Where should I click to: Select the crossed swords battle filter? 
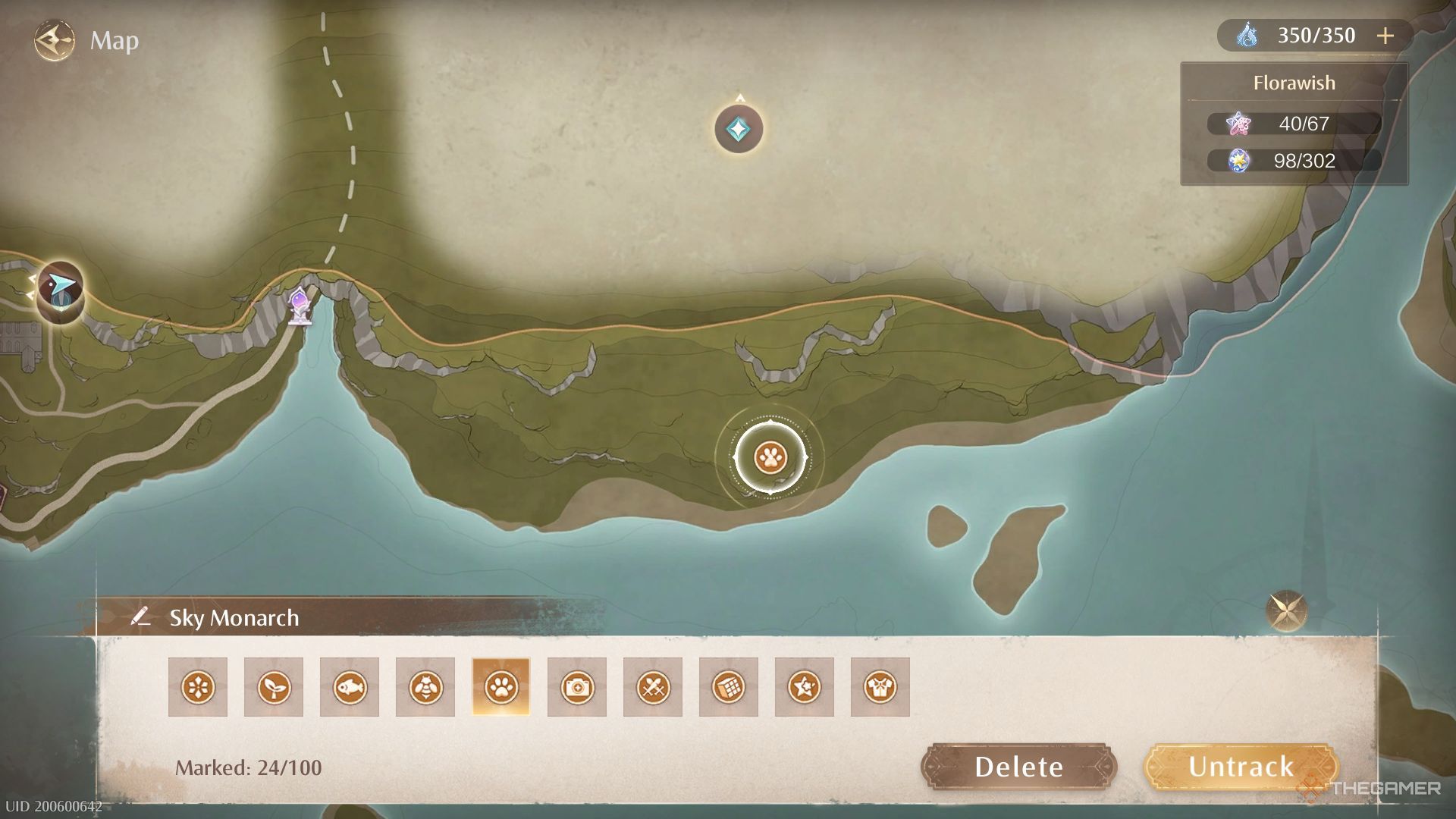click(x=652, y=687)
